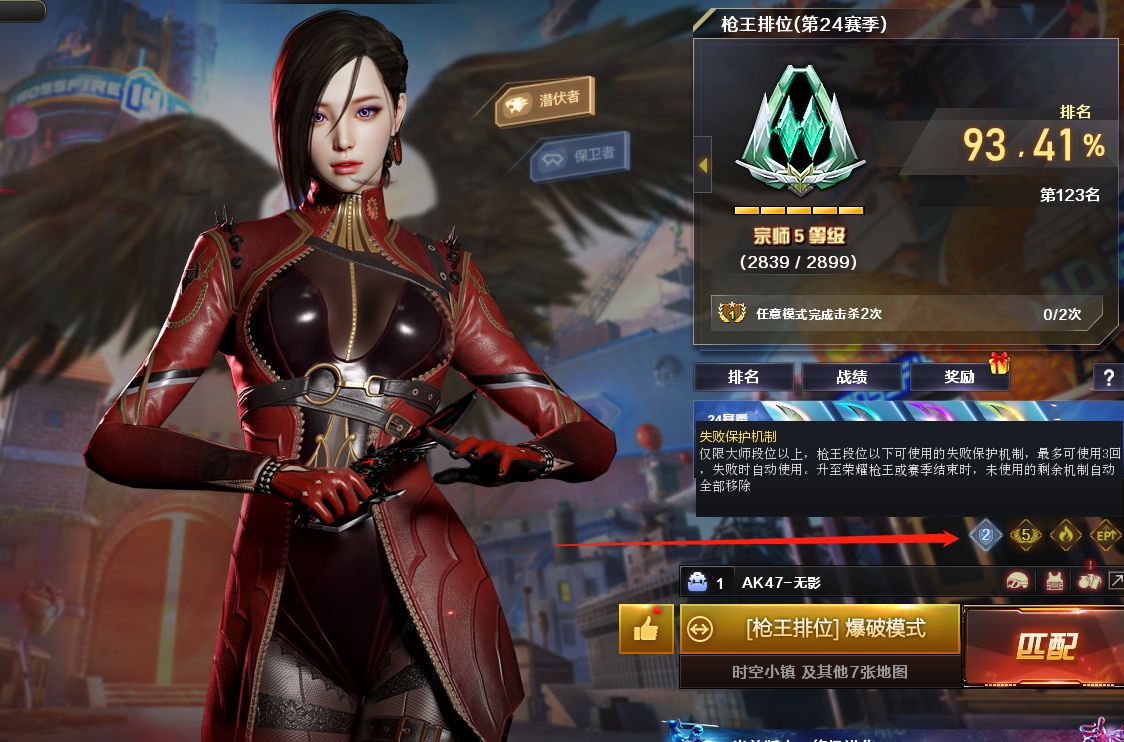This screenshot has height=742, width=1124.
Task: Select the body armor vest icon
Action: [1053, 583]
